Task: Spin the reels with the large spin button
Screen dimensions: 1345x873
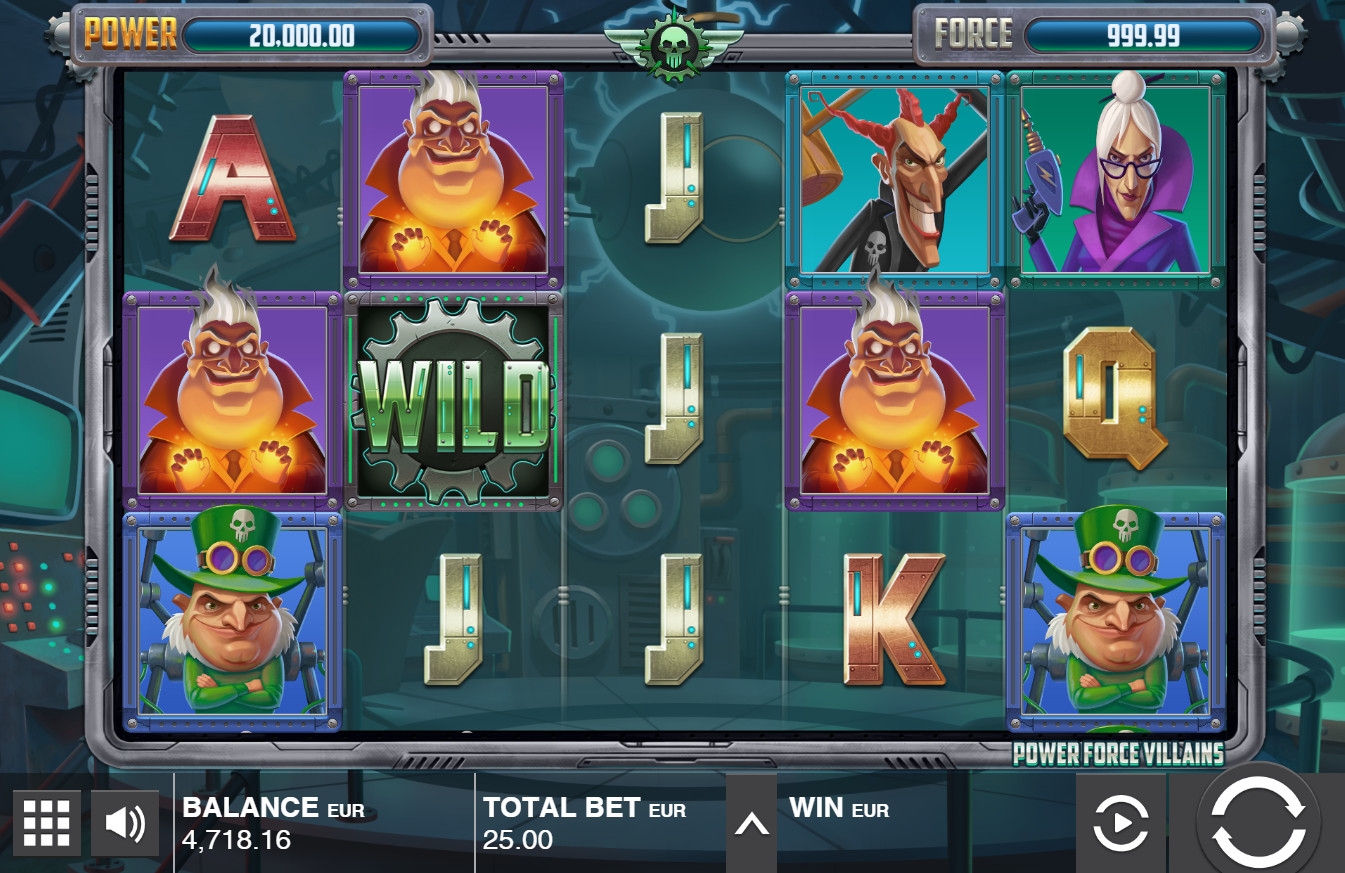Action: tap(1258, 822)
